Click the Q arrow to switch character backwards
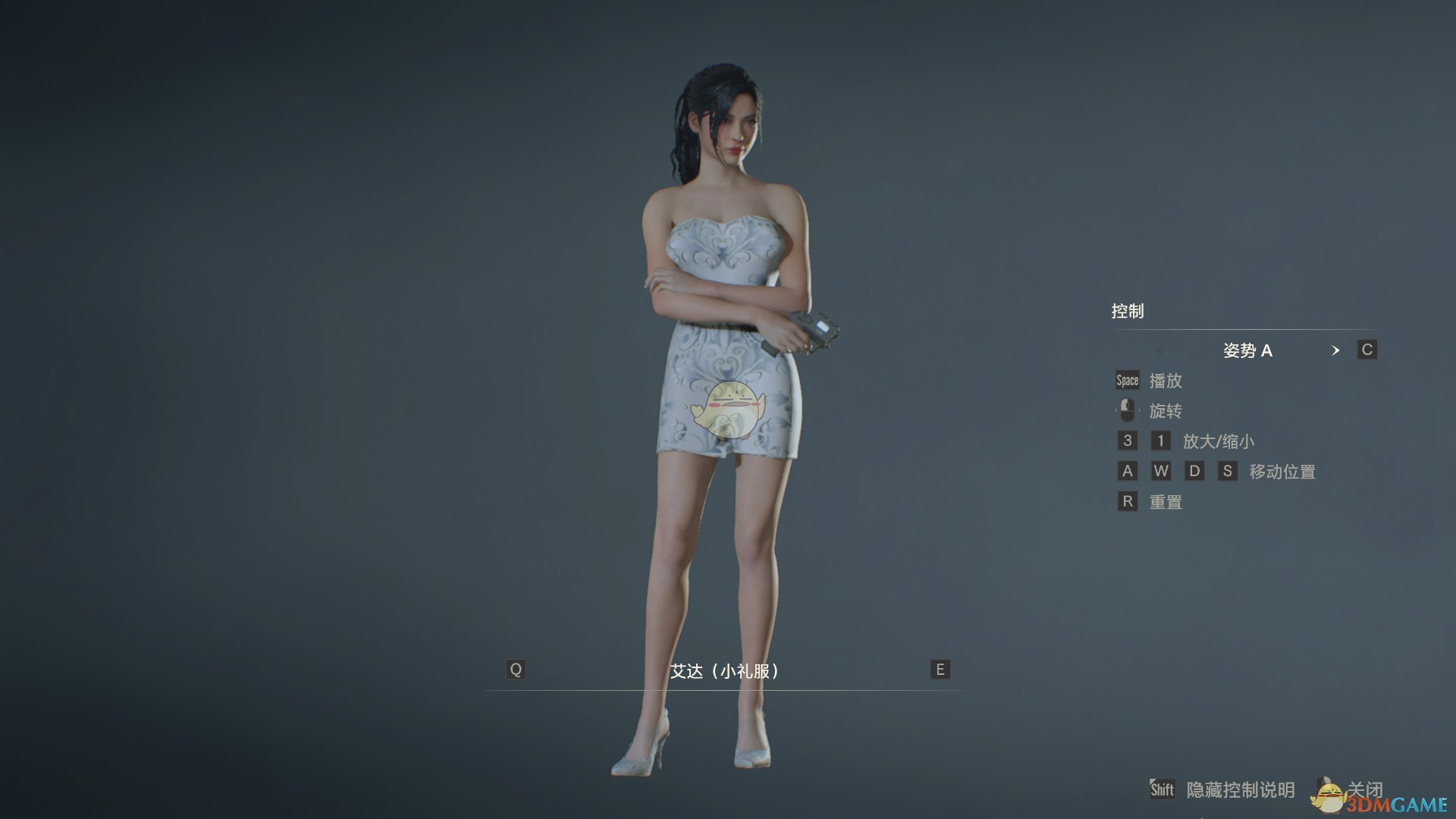This screenshot has width=1456, height=819. coord(516,670)
